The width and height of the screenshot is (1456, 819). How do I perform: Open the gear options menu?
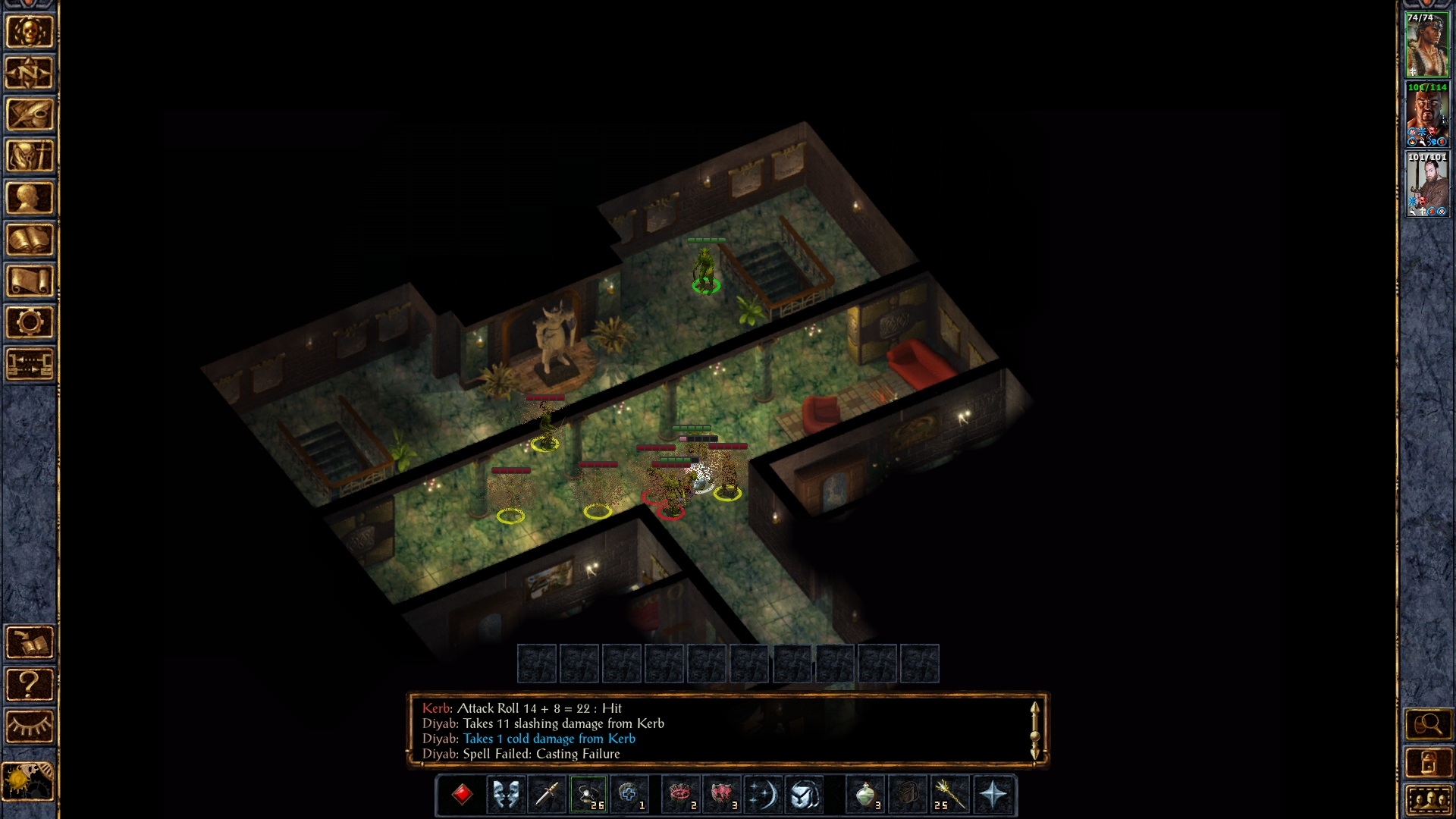pyautogui.click(x=30, y=322)
